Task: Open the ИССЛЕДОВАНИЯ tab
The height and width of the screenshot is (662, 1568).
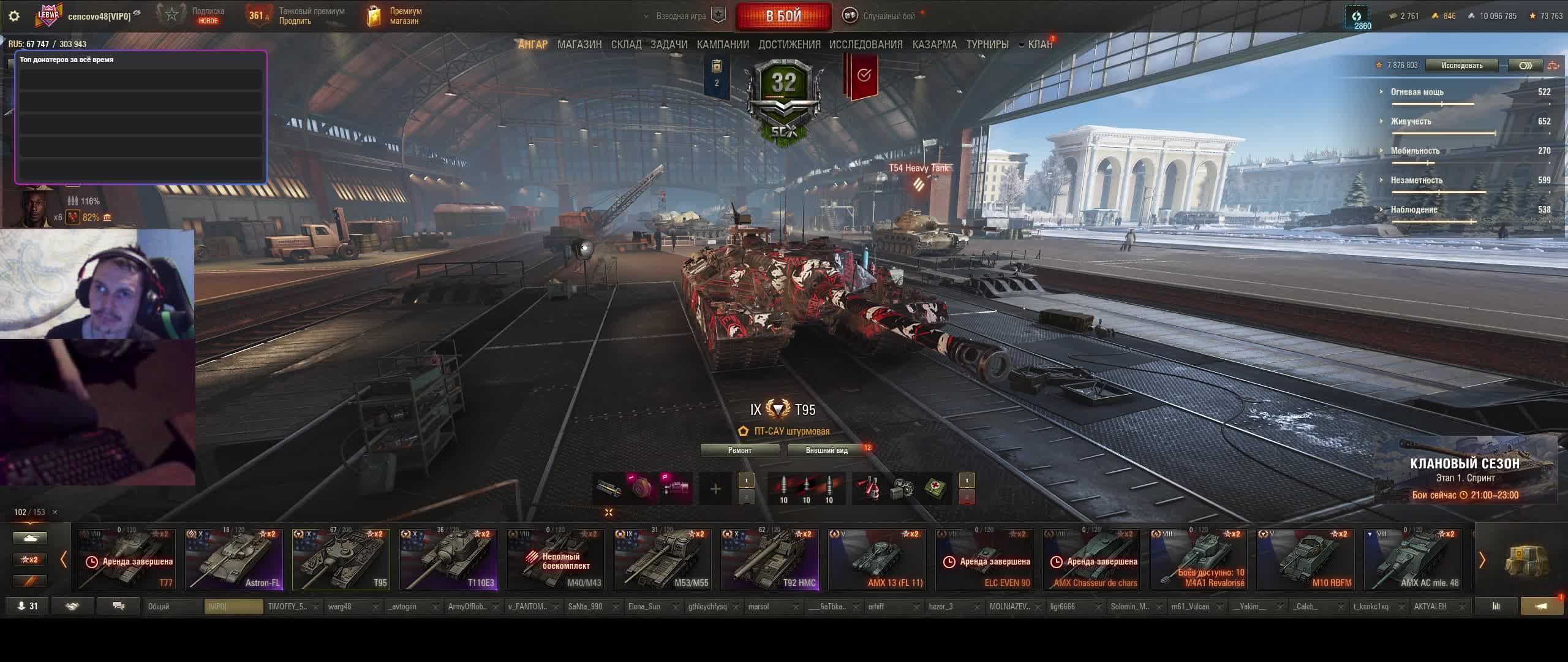Action: click(x=865, y=45)
